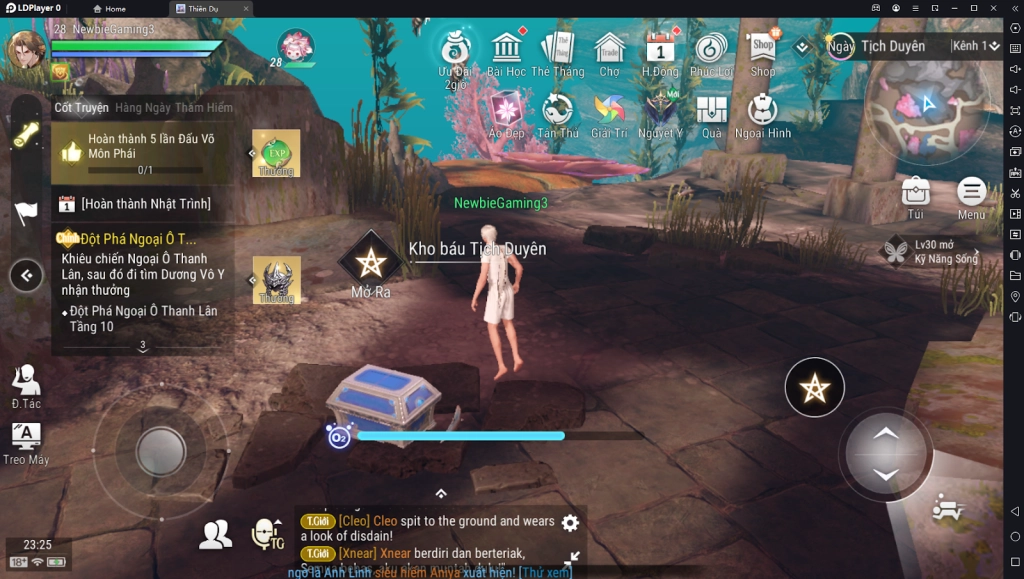Open the Túi bag inventory

click(916, 193)
